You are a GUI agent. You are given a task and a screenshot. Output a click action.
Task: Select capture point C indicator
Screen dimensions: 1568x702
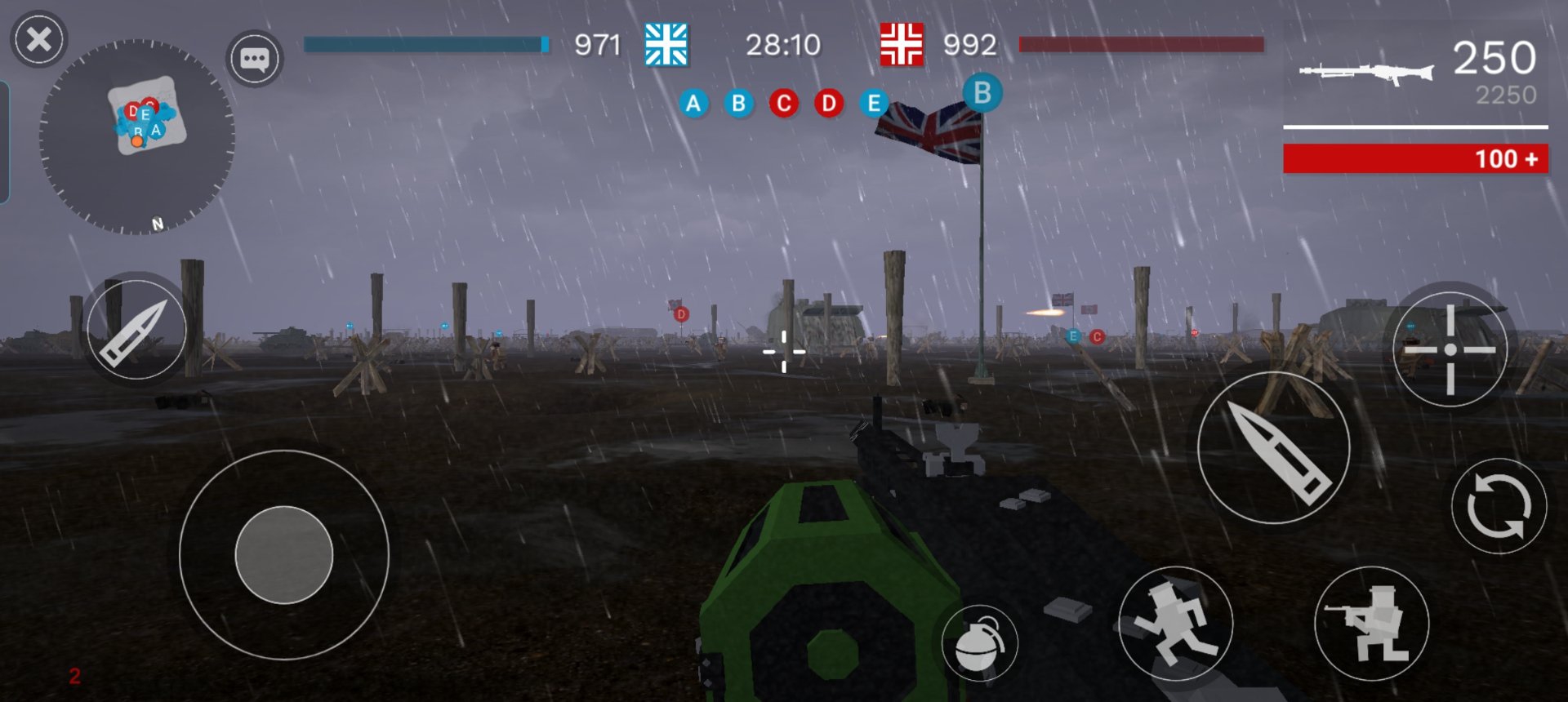[x=784, y=104]
